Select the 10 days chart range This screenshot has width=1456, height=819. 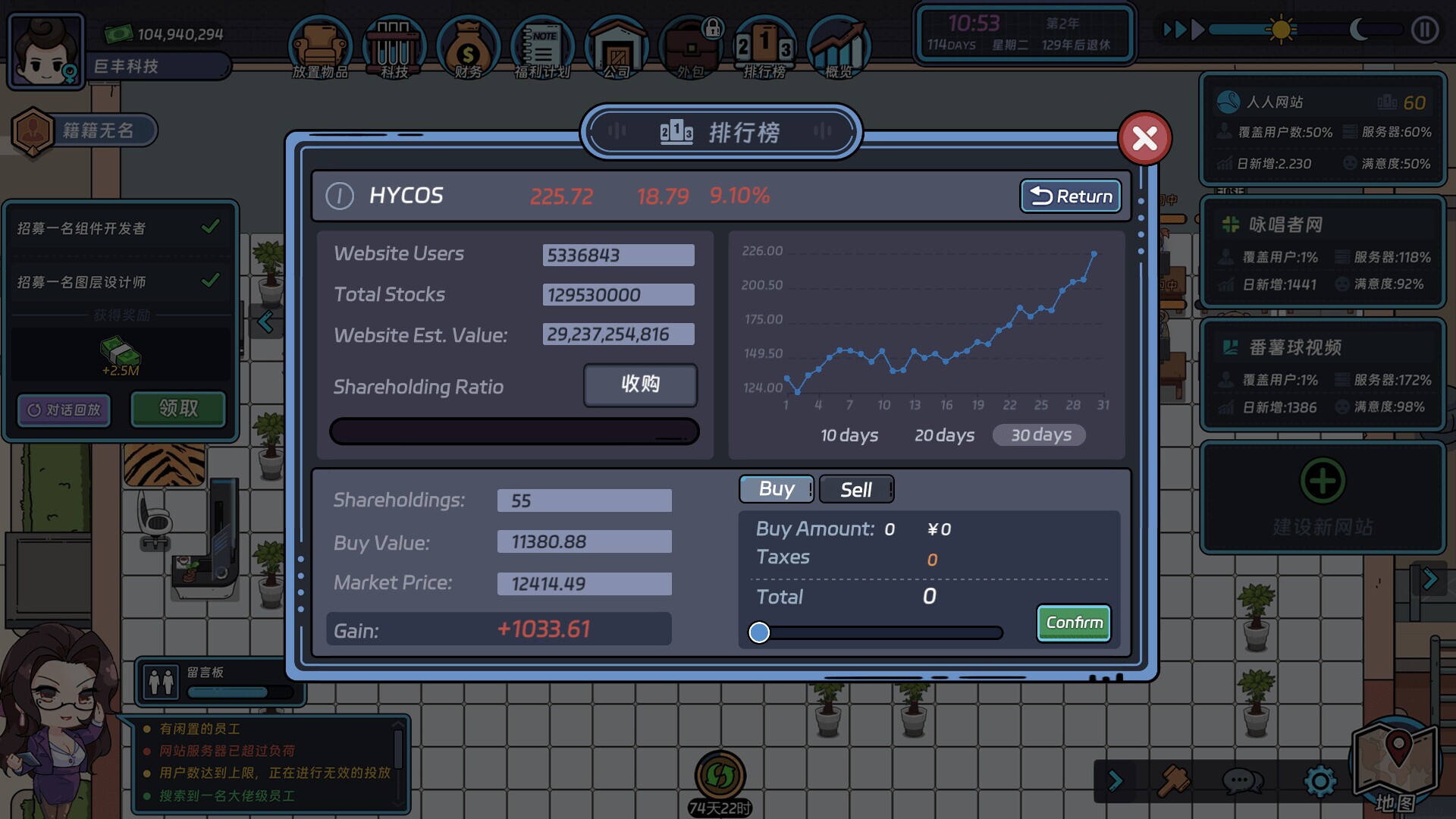[x=849, y=435]
